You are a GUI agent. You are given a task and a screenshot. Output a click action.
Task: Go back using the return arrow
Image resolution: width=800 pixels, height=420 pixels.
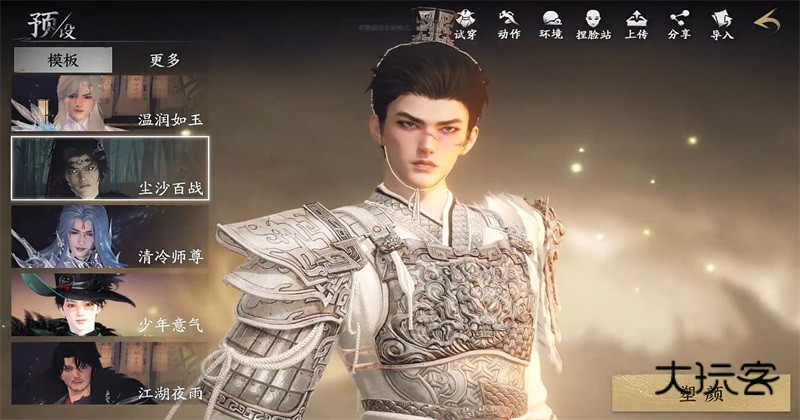tap(767, 22)
